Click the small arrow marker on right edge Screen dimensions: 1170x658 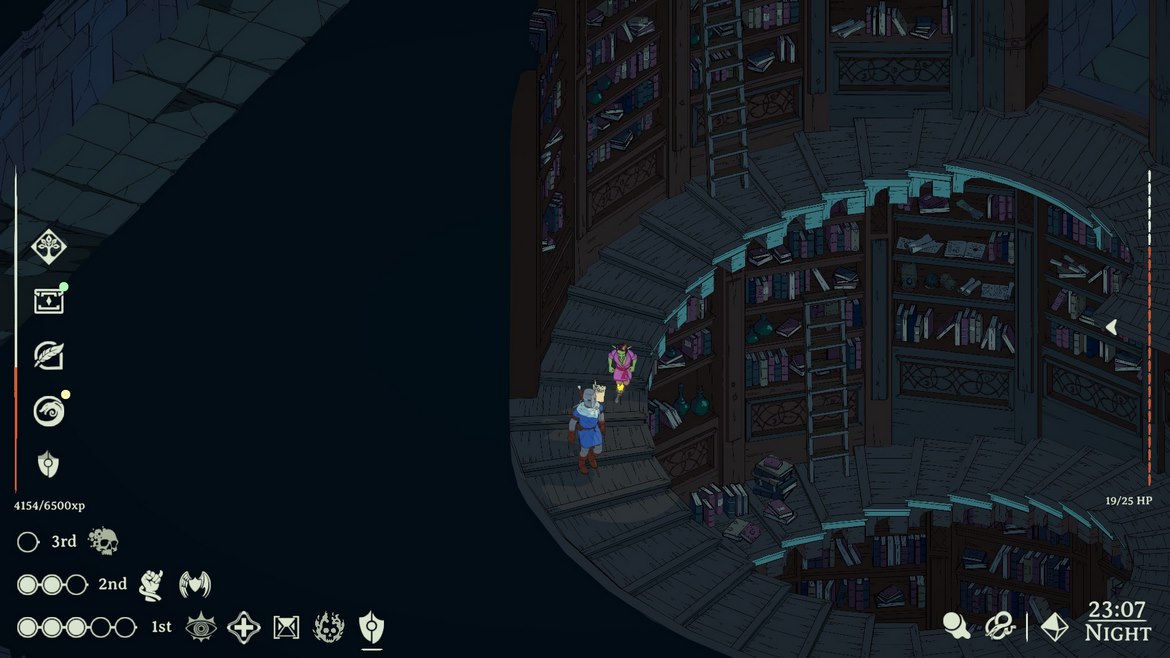[x=1111, y=326]
